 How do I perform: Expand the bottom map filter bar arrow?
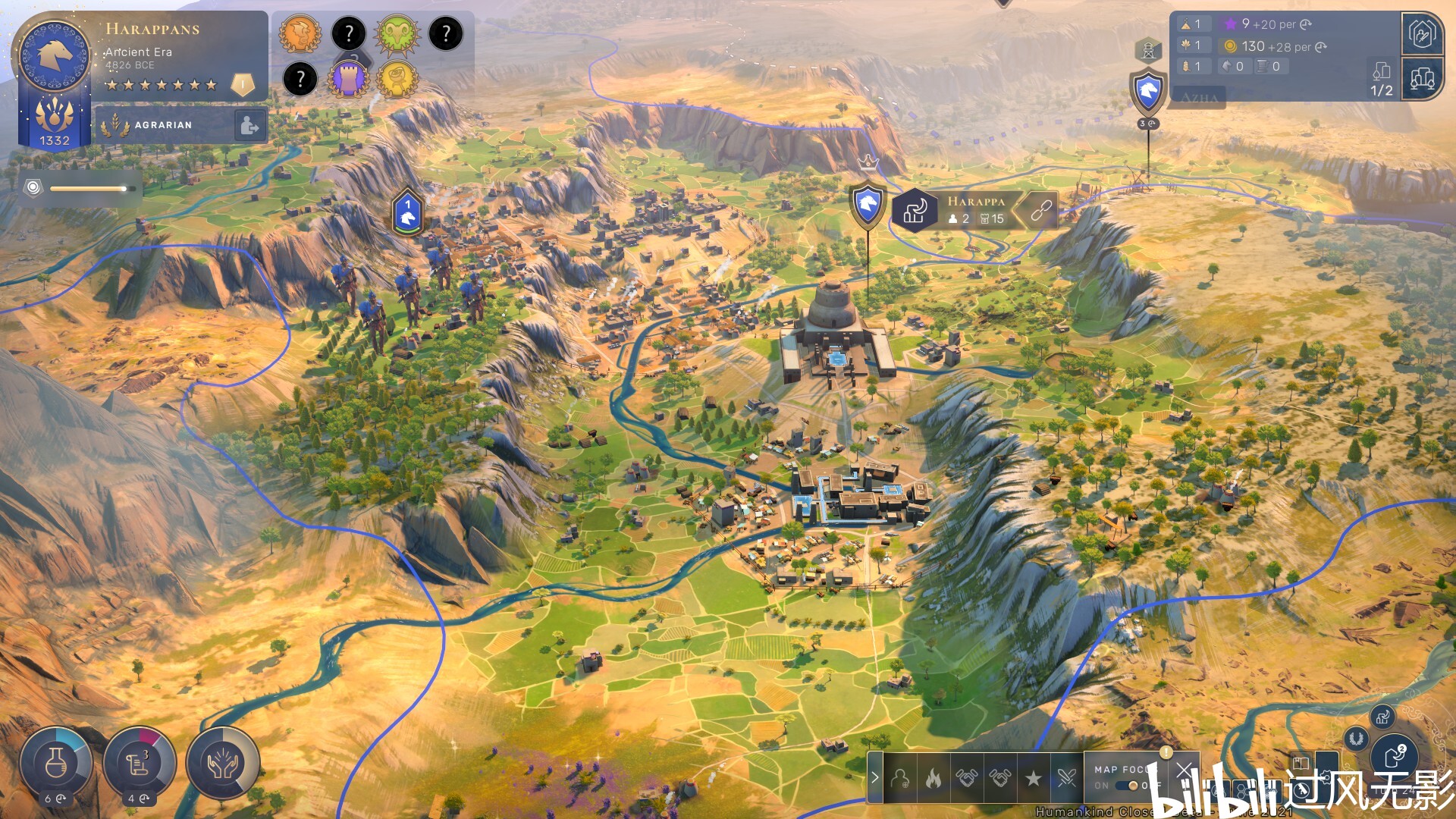875,777
